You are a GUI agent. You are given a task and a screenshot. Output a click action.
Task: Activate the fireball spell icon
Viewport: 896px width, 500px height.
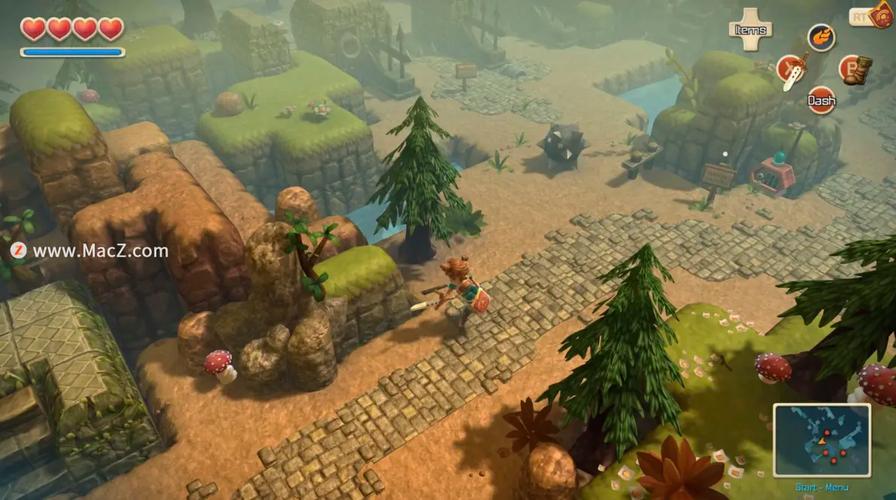821,38
